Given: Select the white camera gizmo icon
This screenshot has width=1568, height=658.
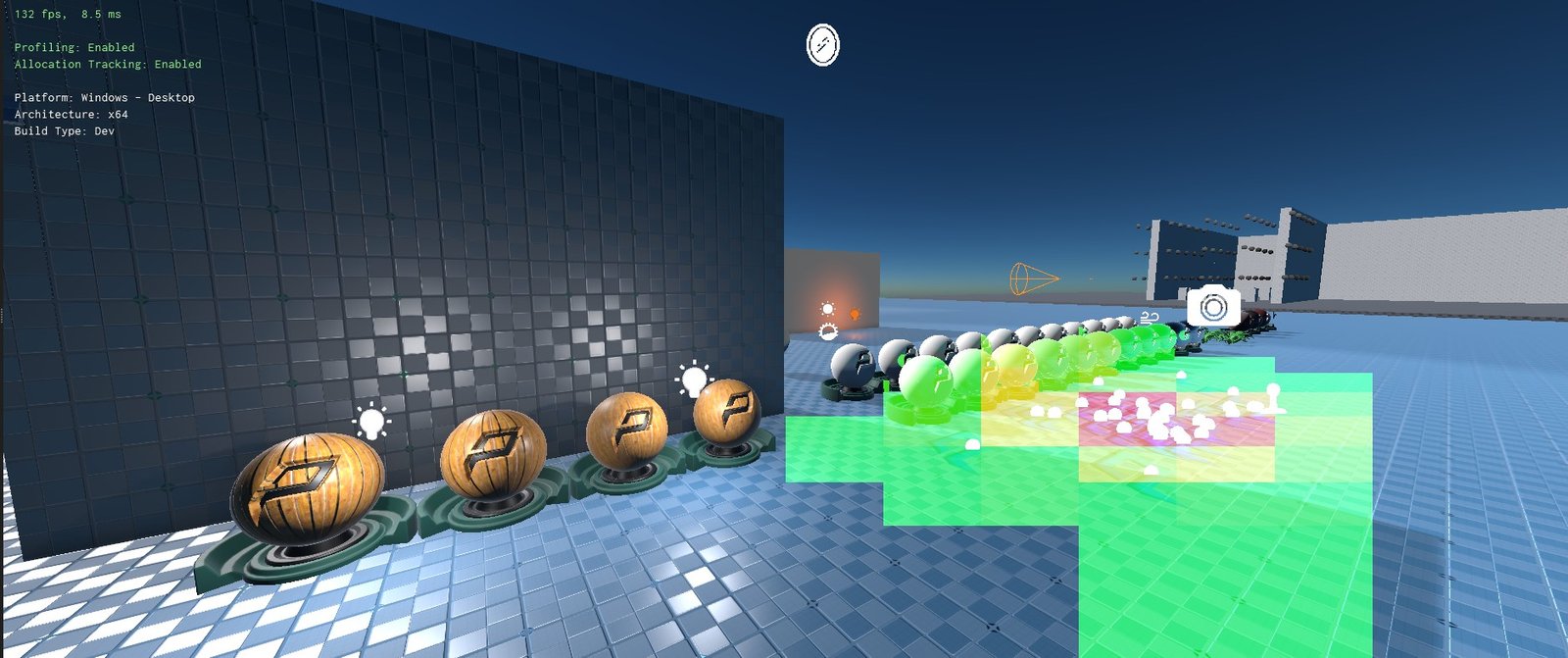Looking at the screenshot, I should click(x=1213, y=308).
